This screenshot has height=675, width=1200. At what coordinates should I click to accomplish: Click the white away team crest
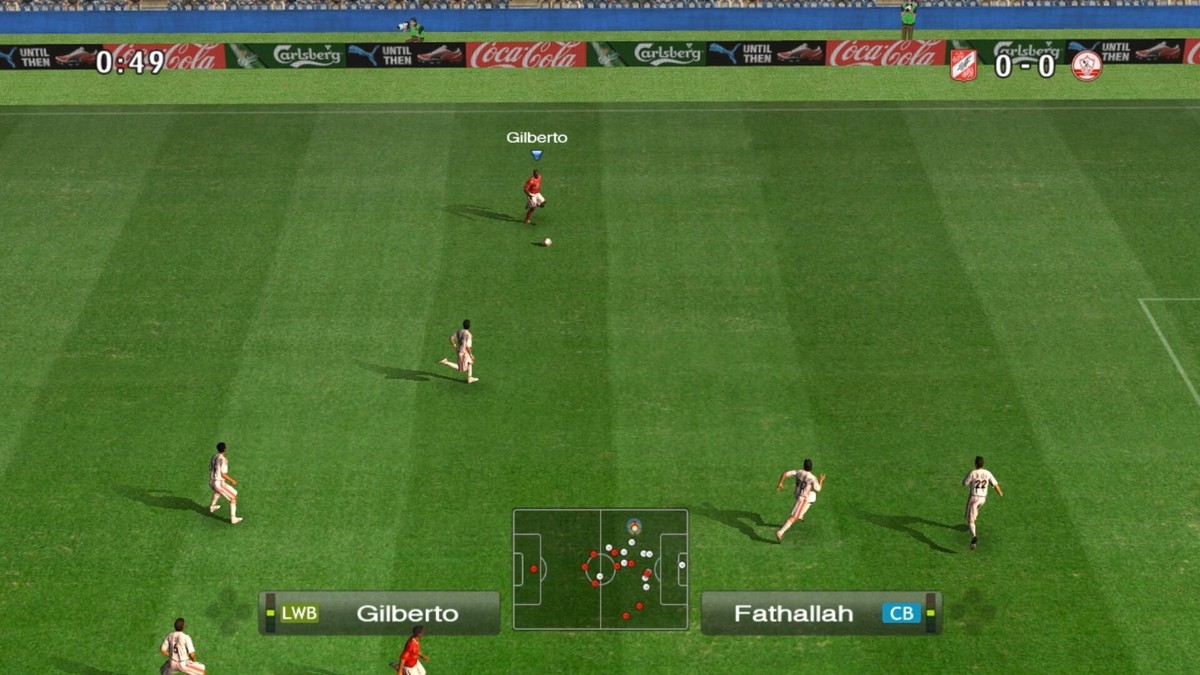[x=1085, y=65]
